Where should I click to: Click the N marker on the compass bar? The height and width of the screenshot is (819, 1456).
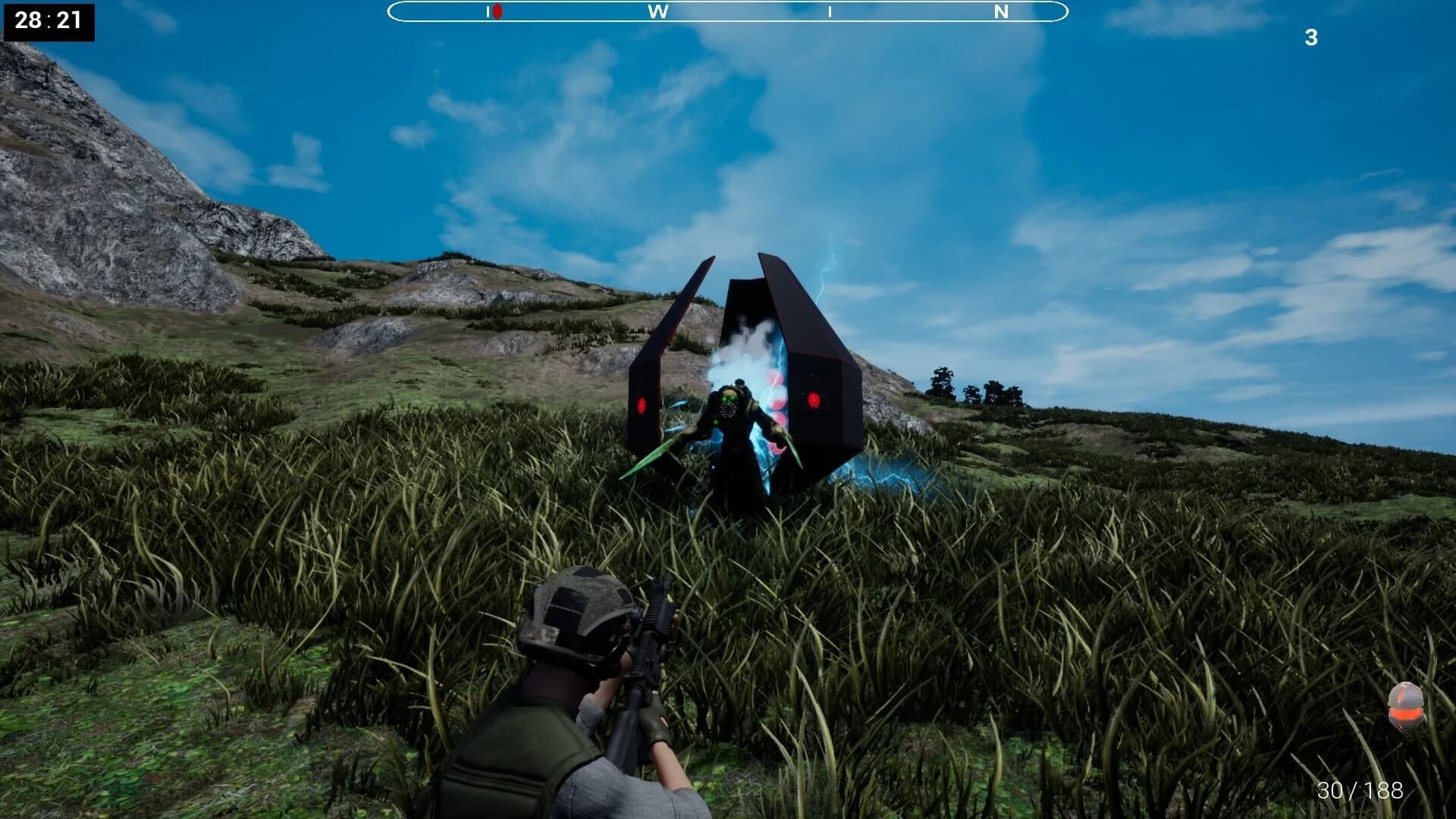click(x=1000, y=11)
